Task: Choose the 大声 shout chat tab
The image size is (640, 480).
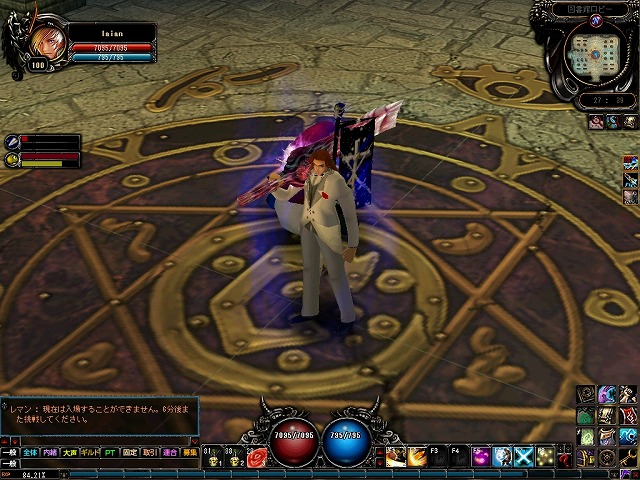Action: (x=69, y=452)
